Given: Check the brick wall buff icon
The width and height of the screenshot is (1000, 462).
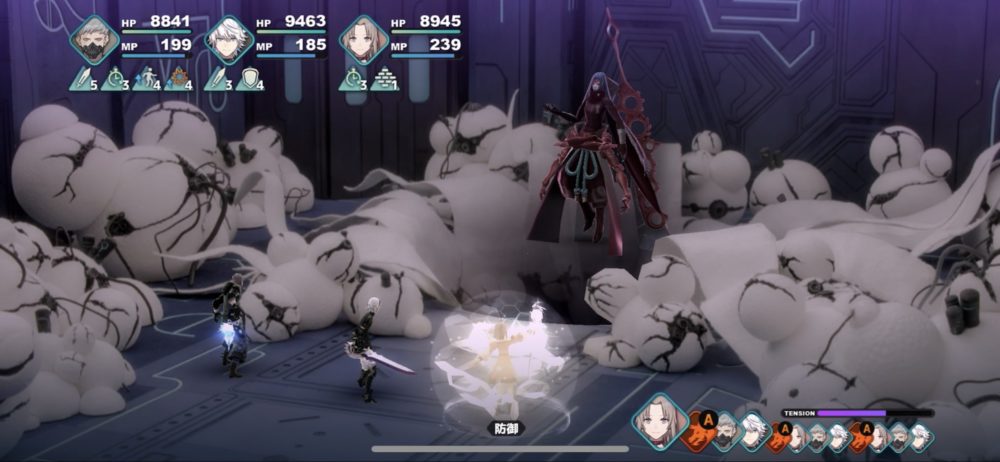Looking at the screenshot, I should [x=385, y=78].
